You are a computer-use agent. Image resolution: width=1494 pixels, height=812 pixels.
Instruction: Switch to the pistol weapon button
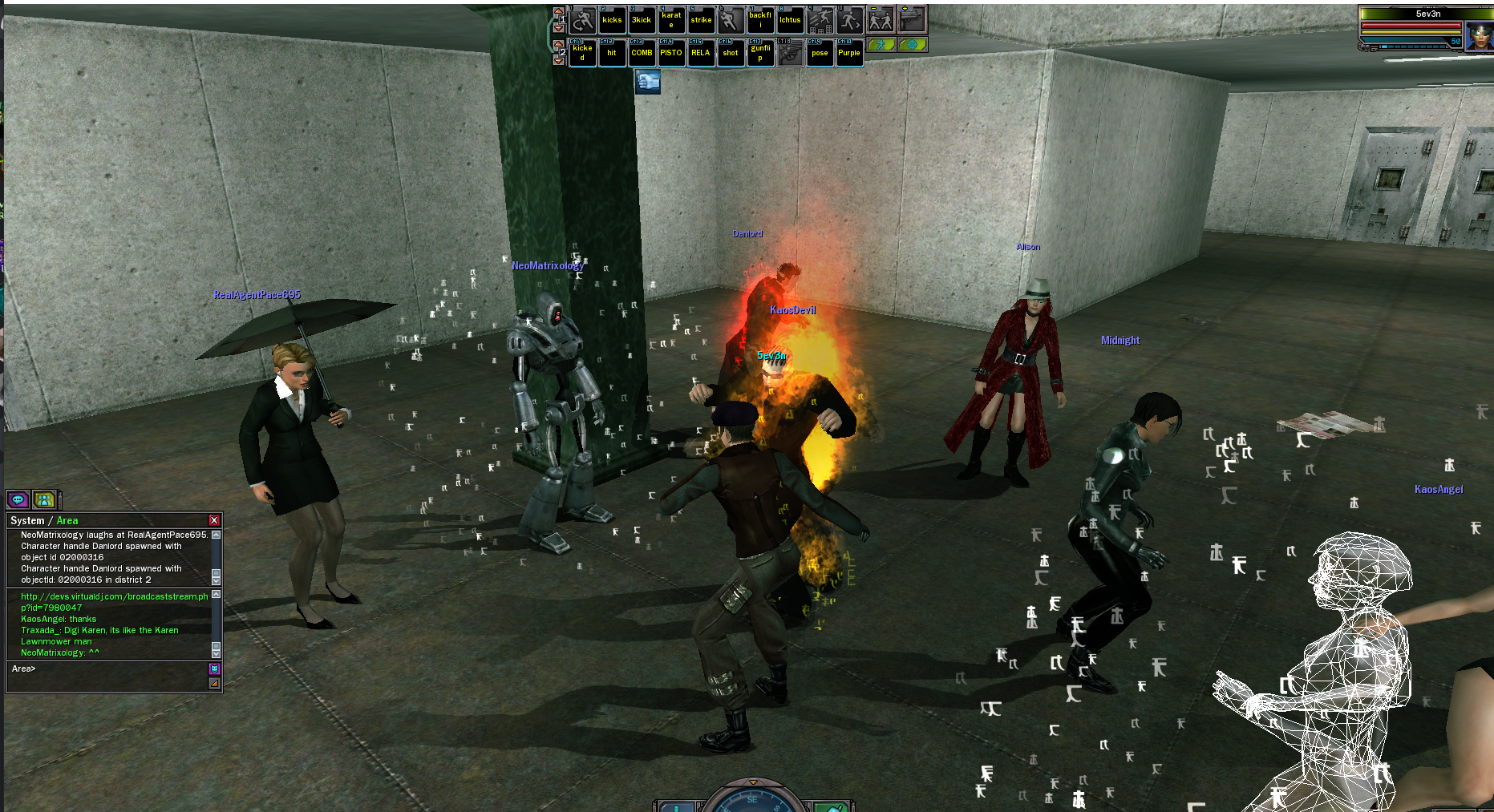click(913, 20)
